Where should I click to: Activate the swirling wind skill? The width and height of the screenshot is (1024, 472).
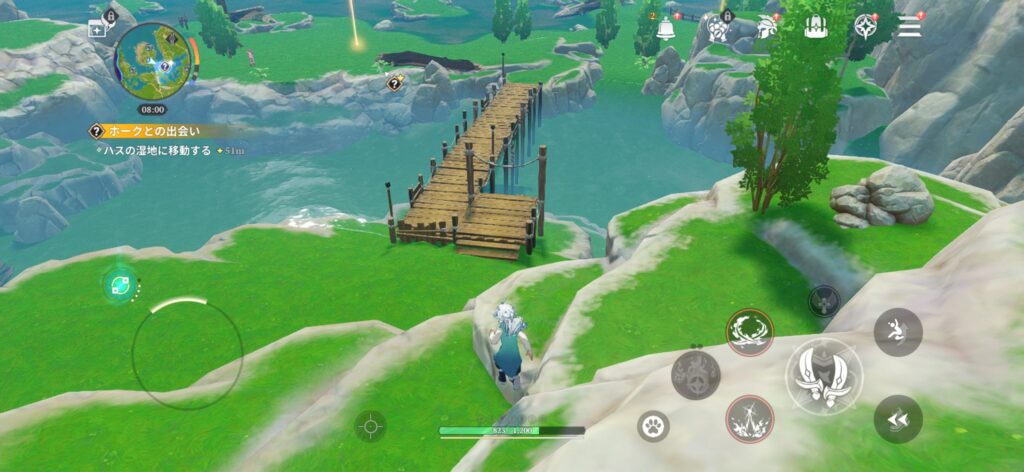point(748,332)
